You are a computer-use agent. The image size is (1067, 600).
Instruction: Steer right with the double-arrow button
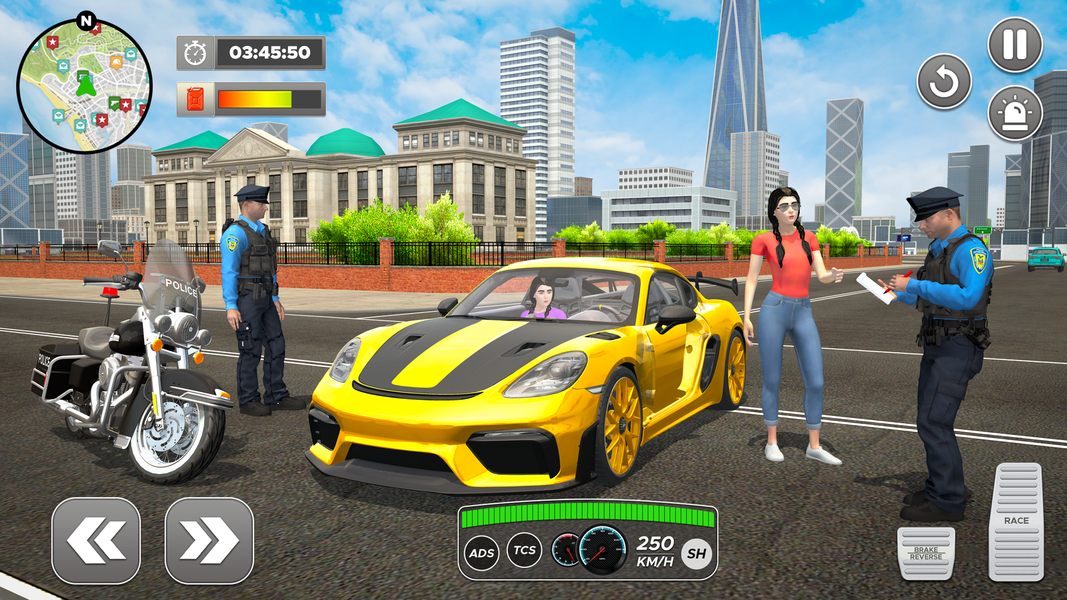[209, 541]
